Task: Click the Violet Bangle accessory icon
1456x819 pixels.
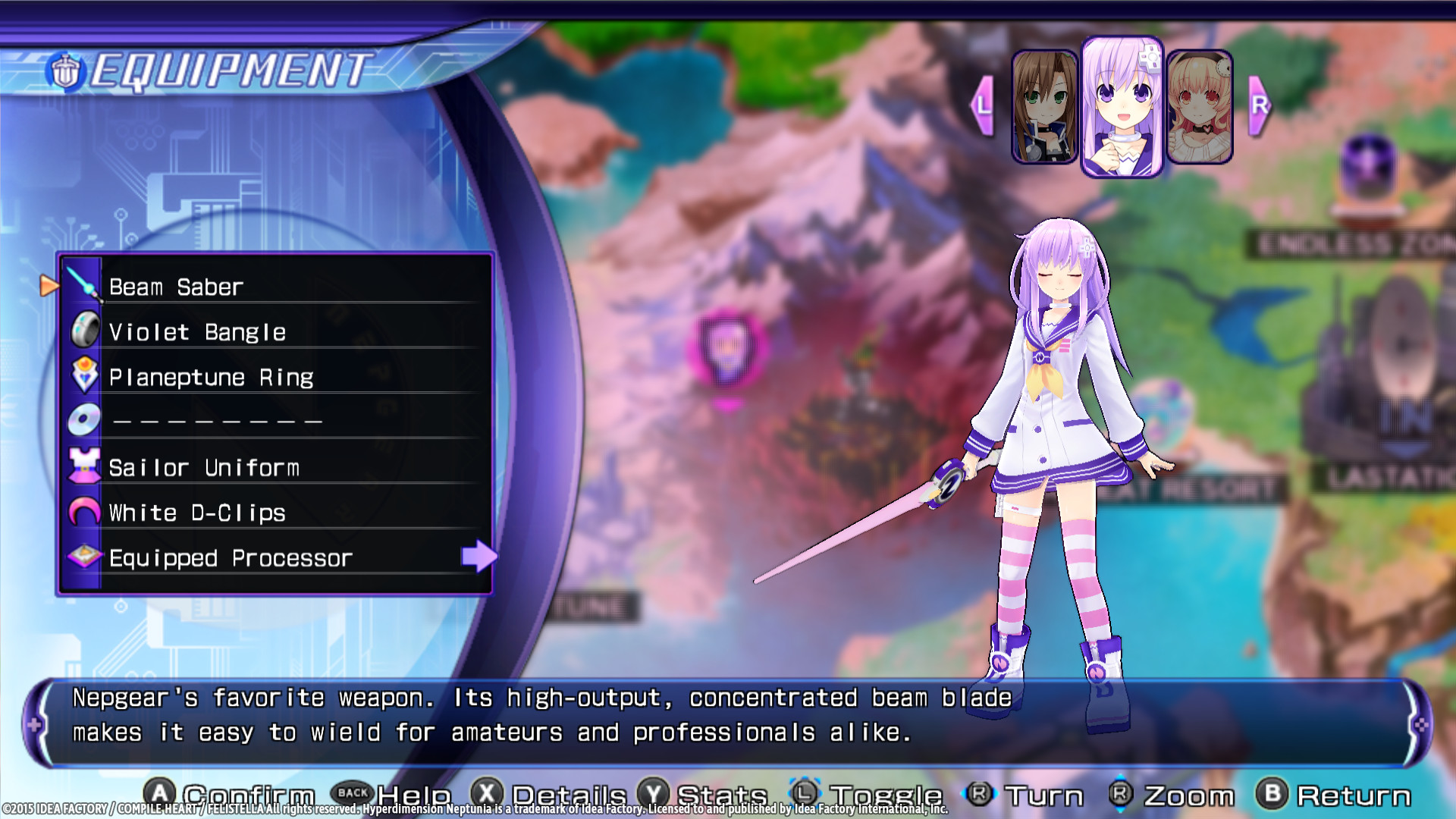Action: (85, 330)
